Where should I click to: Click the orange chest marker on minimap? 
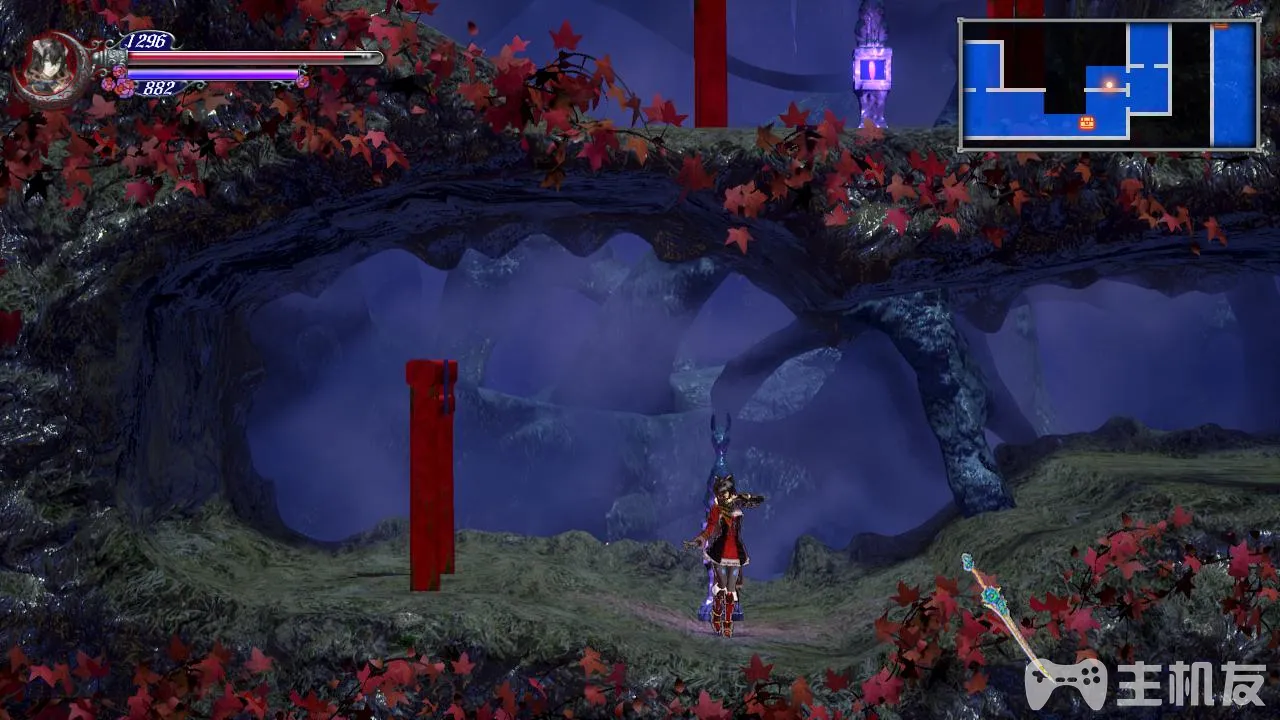click(1087, 123)
